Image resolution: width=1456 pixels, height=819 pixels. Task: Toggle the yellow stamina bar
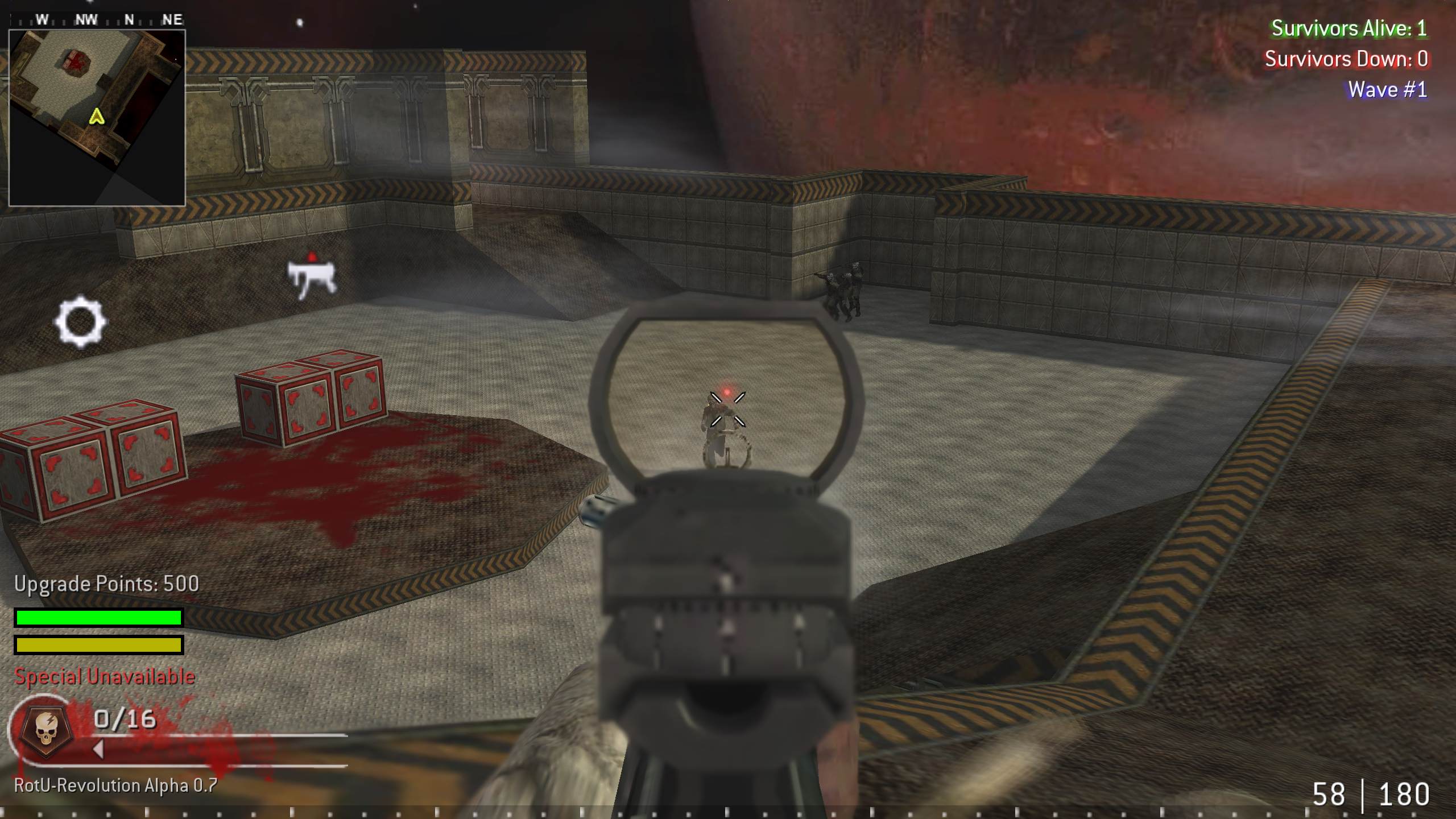pyautogui.click(x=98, y=646)
